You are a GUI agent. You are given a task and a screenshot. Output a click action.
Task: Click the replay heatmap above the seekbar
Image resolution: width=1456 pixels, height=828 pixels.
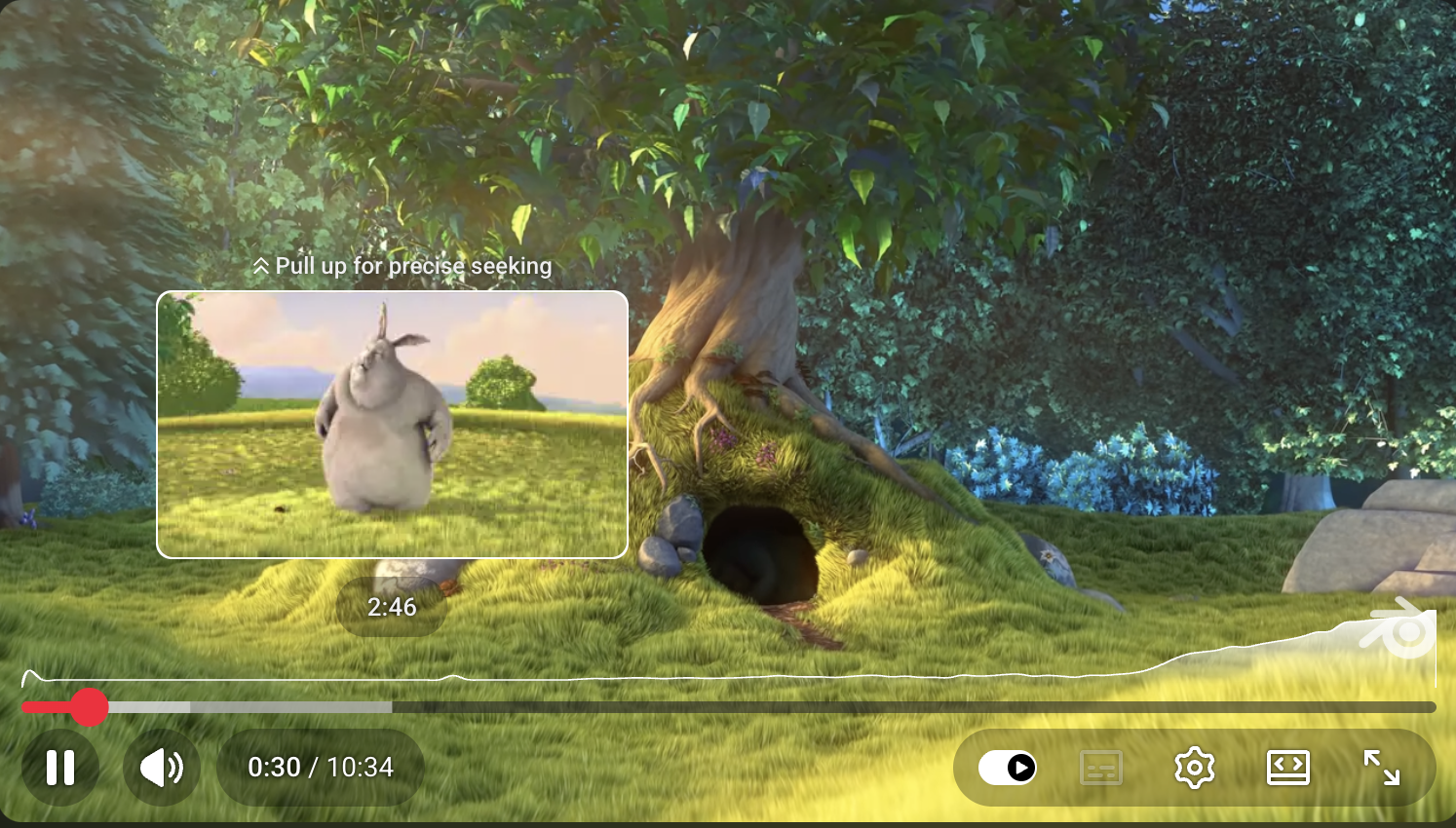click(x=682, y=674)
